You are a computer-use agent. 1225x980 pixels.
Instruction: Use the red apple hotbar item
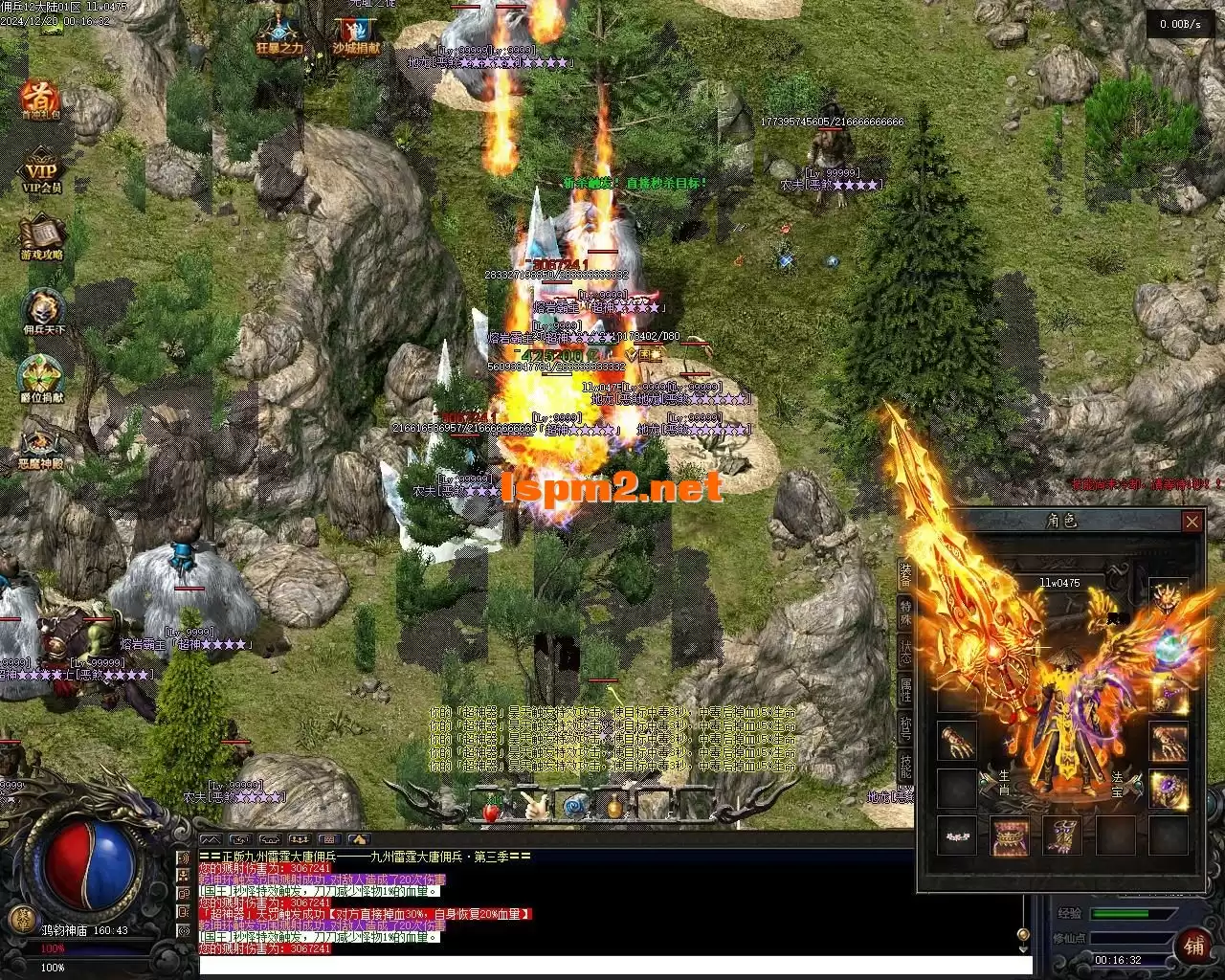coord(491,809)
